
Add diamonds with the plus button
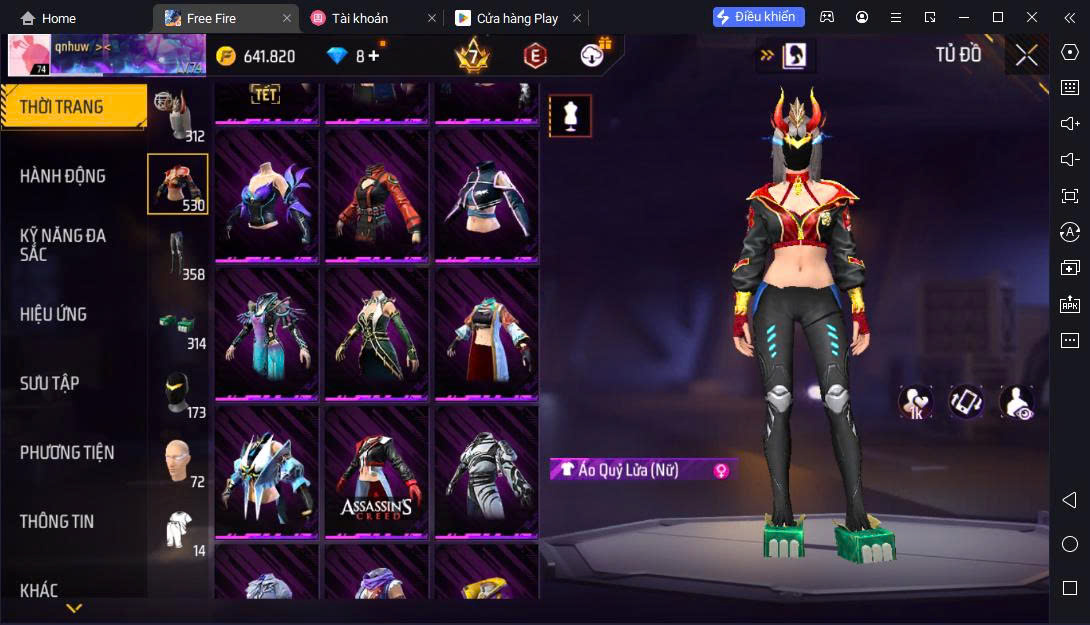point(374,56)
